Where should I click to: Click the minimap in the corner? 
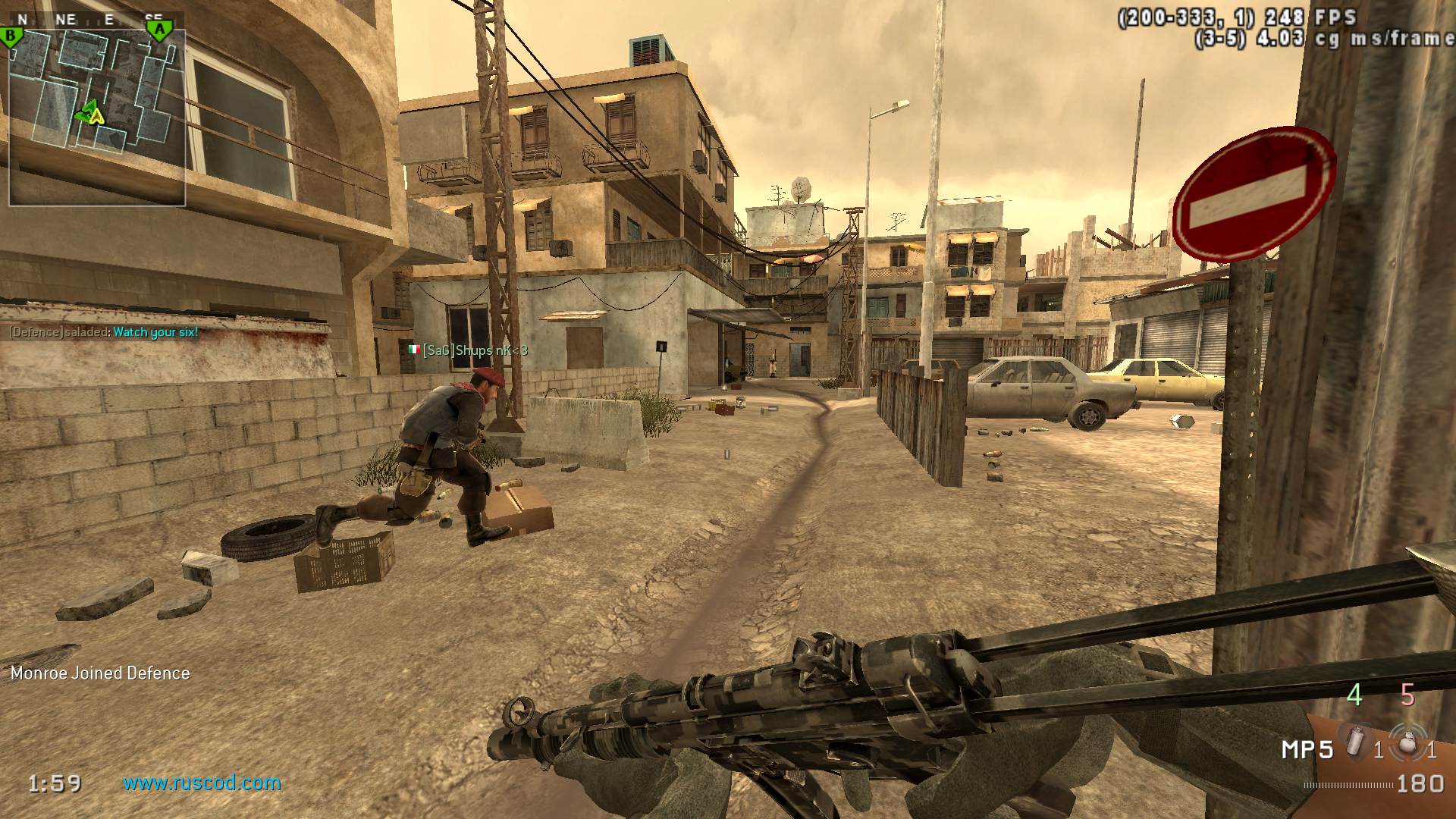tap(97, 117)
